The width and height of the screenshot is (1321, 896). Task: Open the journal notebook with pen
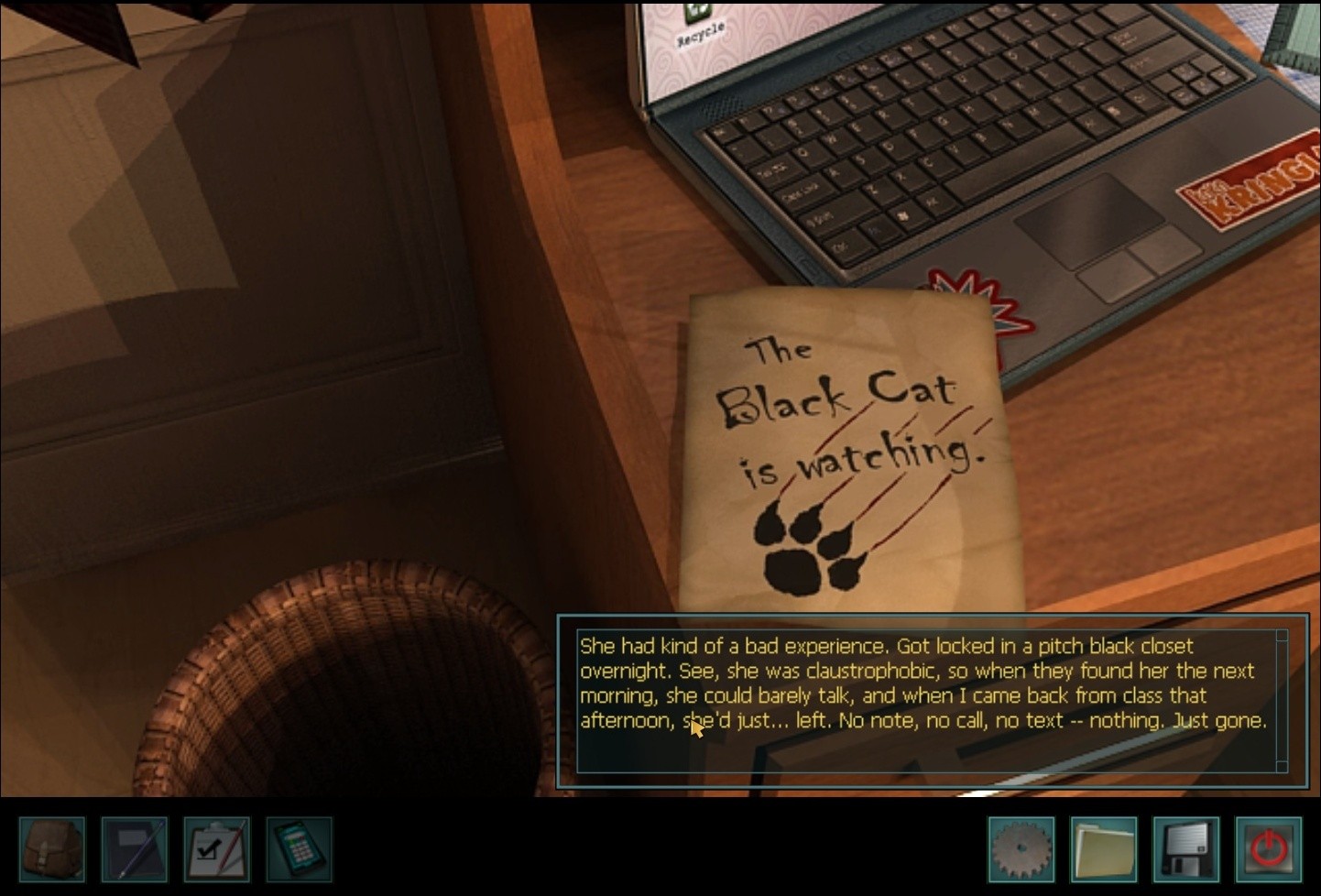click(x=135, y=849)
